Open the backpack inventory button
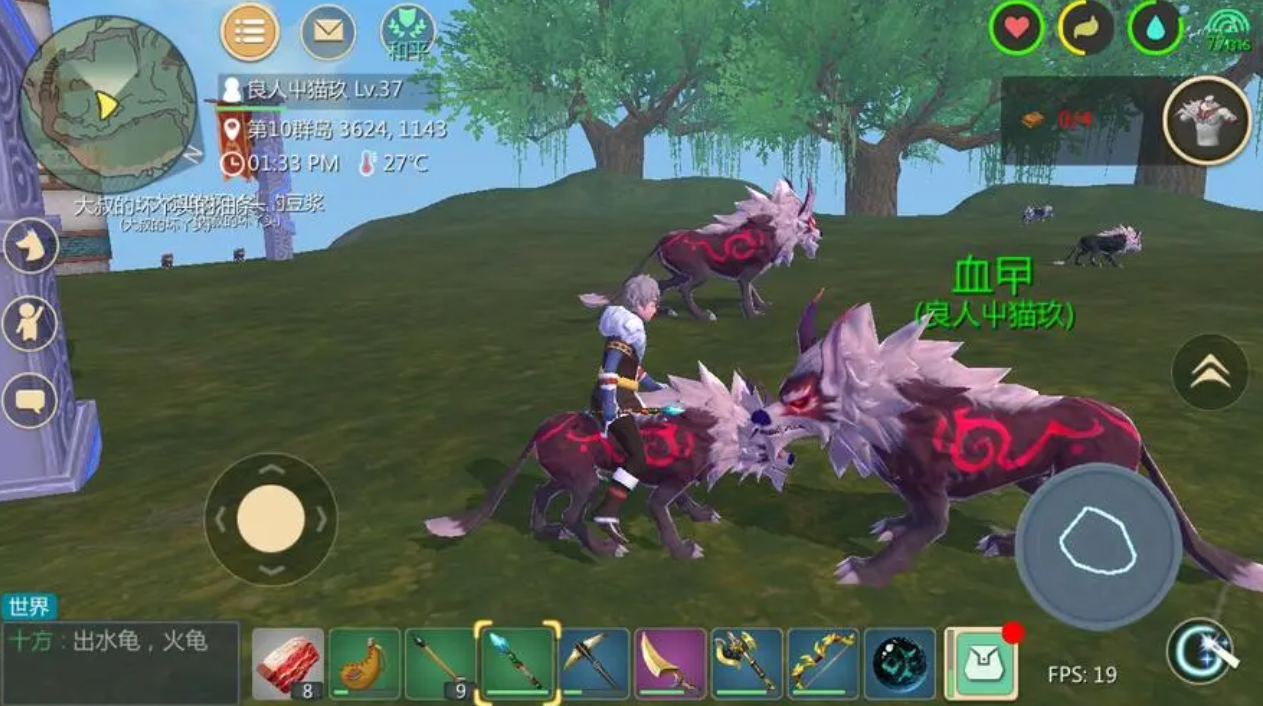 coord(982,663)
